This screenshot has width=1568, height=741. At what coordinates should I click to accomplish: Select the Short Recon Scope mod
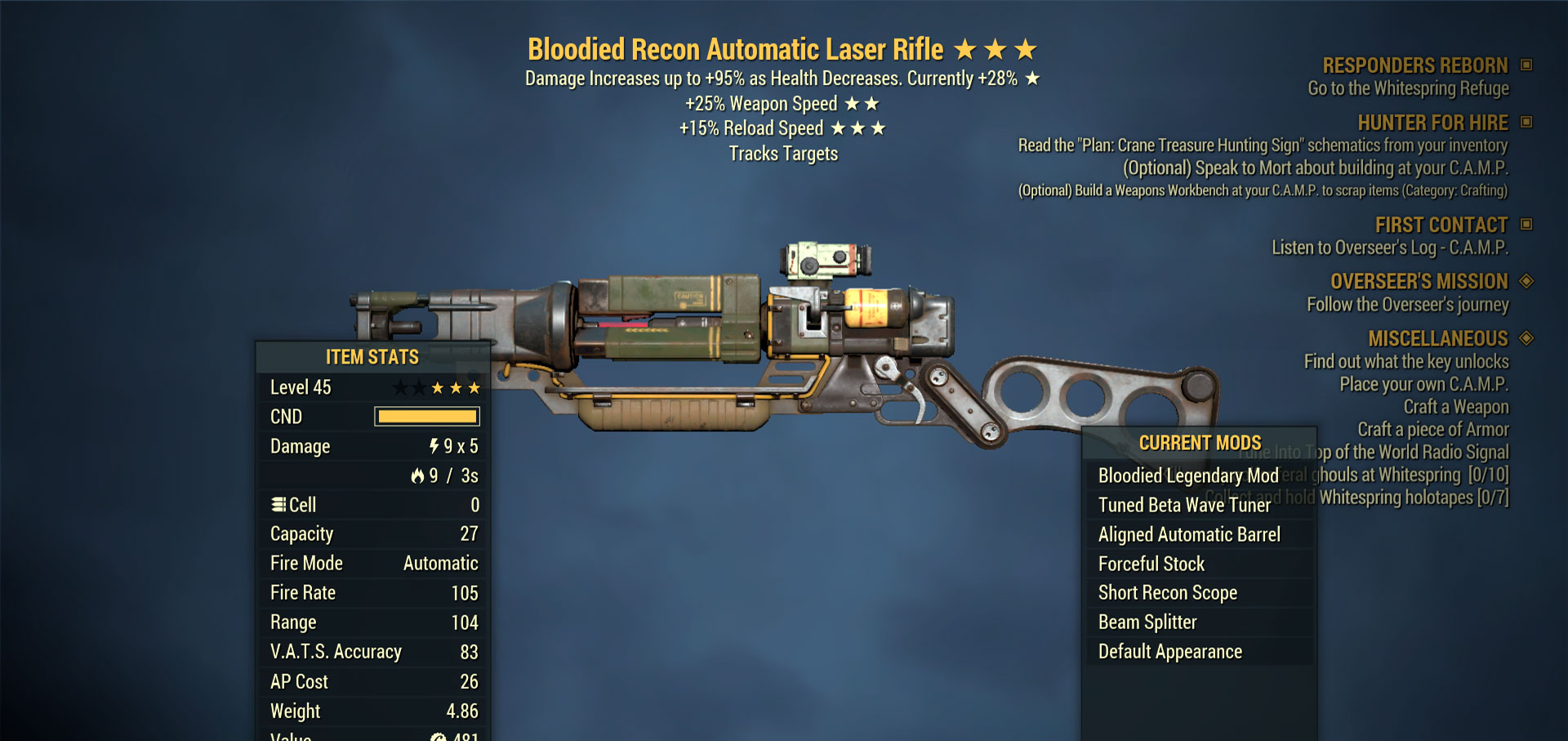click(x=1168, y=593)
